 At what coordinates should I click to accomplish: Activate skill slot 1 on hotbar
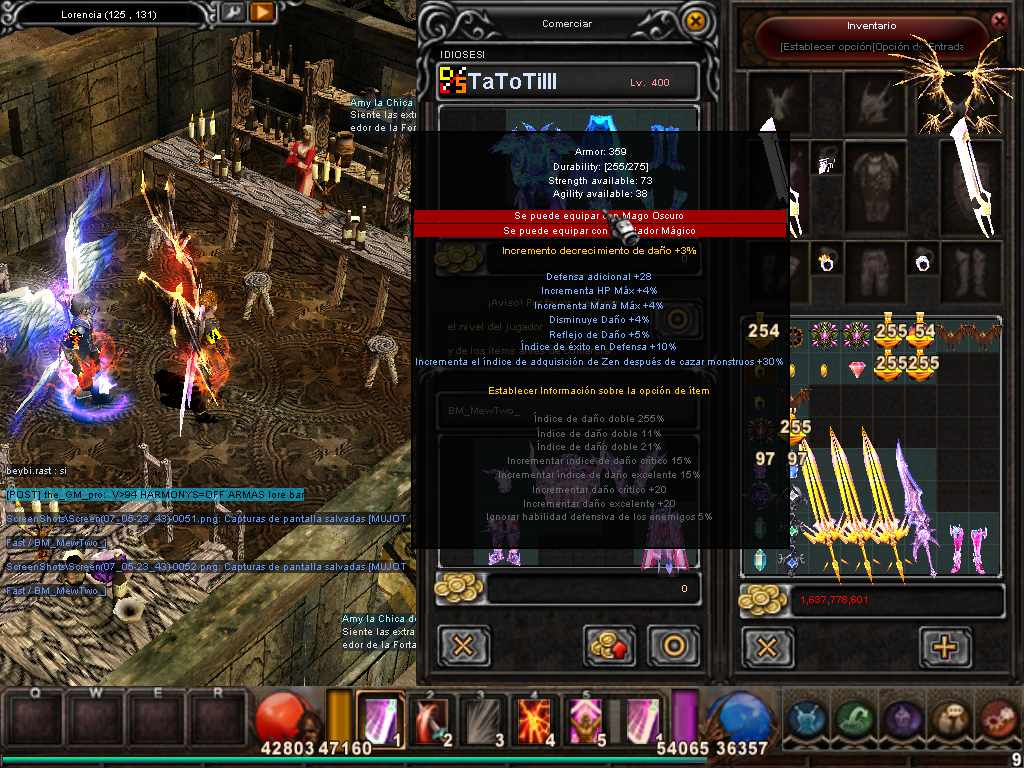[380, 718]
